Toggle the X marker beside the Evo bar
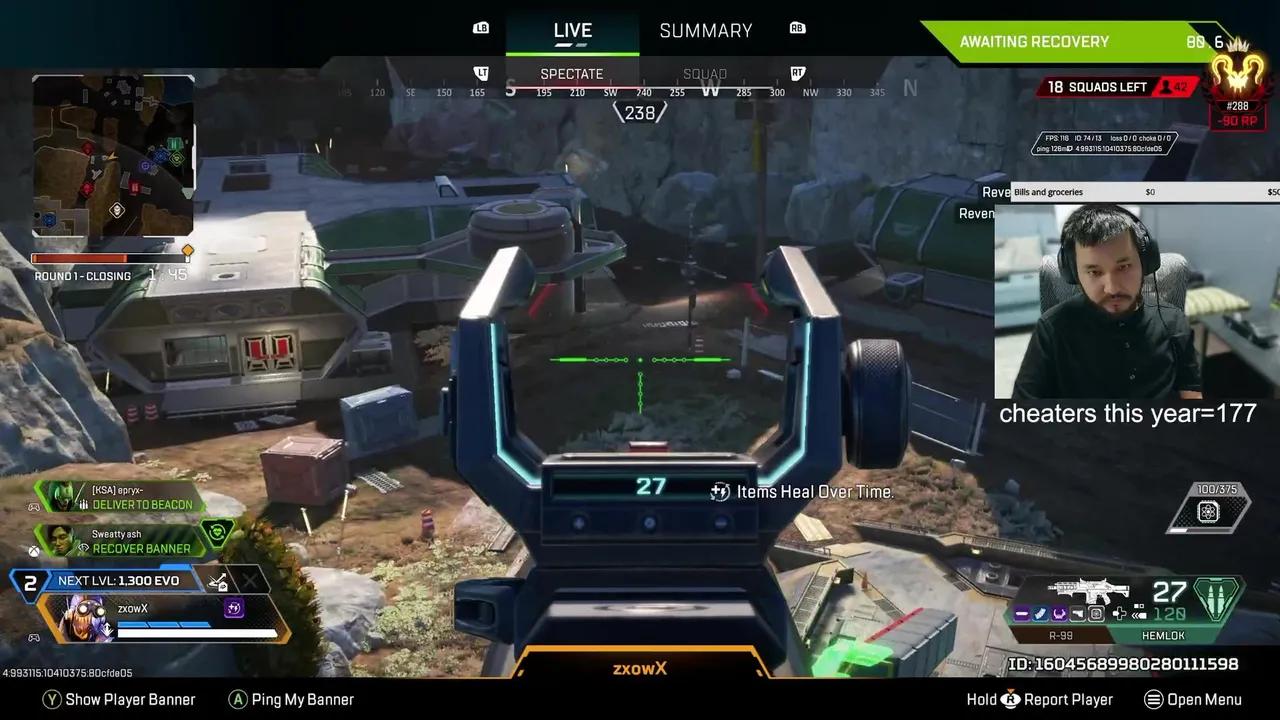This screenshot has height=720, width=1280. (x=252, y=580)
